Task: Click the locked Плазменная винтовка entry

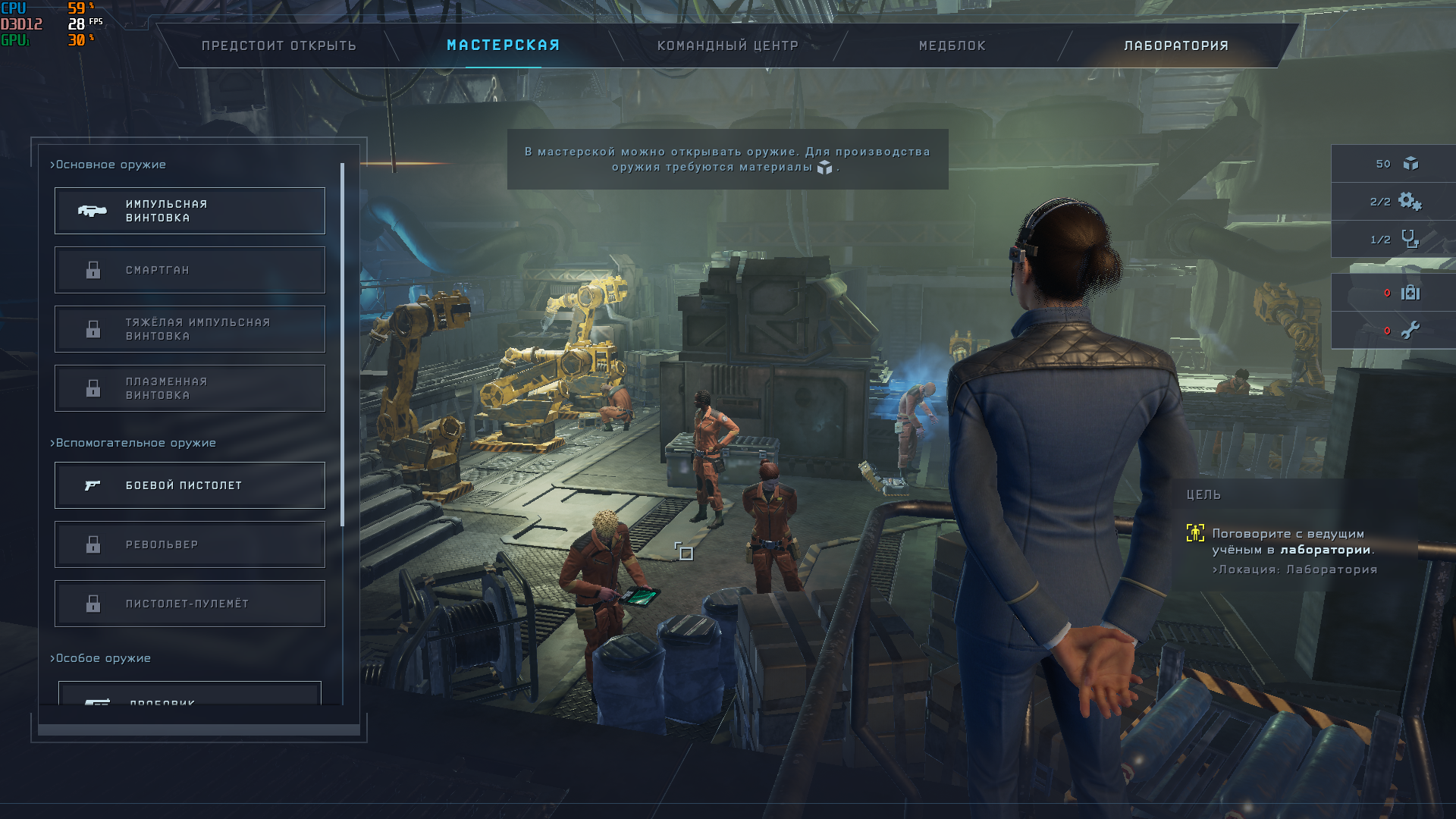Action: (190, 388)
